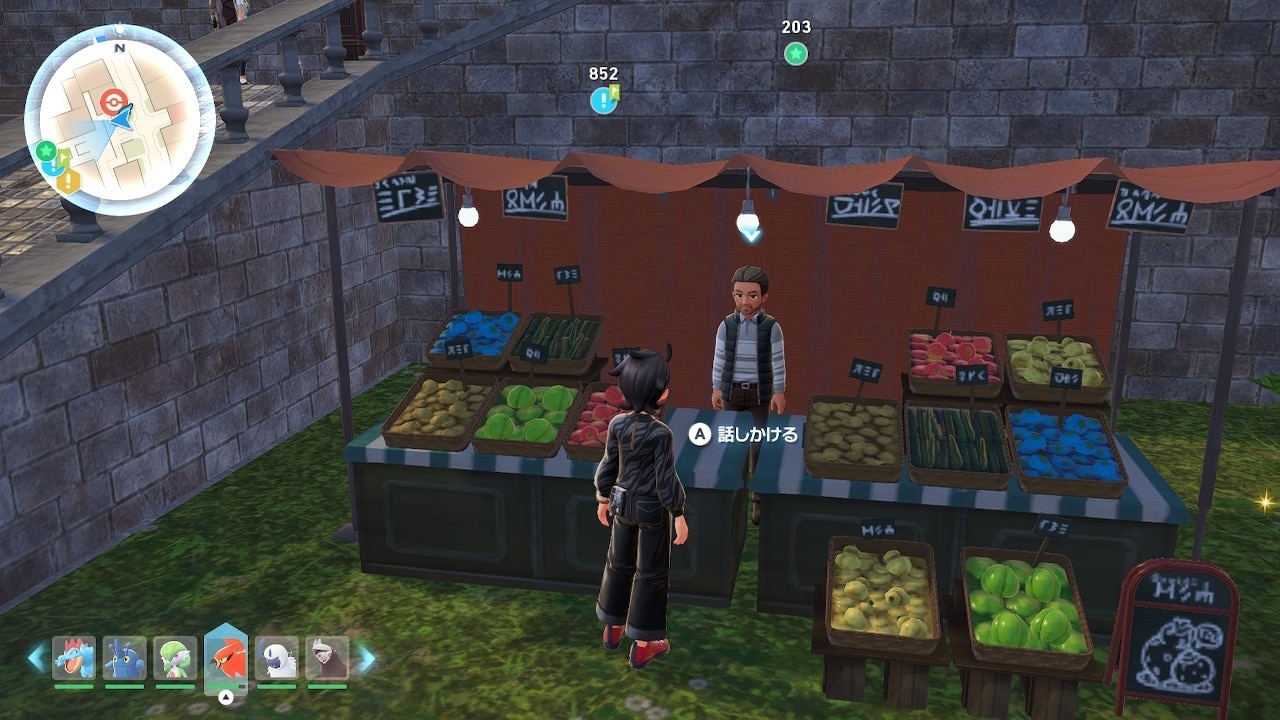Image resolution: width=1280 pixels, height=720 pixels.
Task: Click the party bar's right arrow
Action: (367, 658)
